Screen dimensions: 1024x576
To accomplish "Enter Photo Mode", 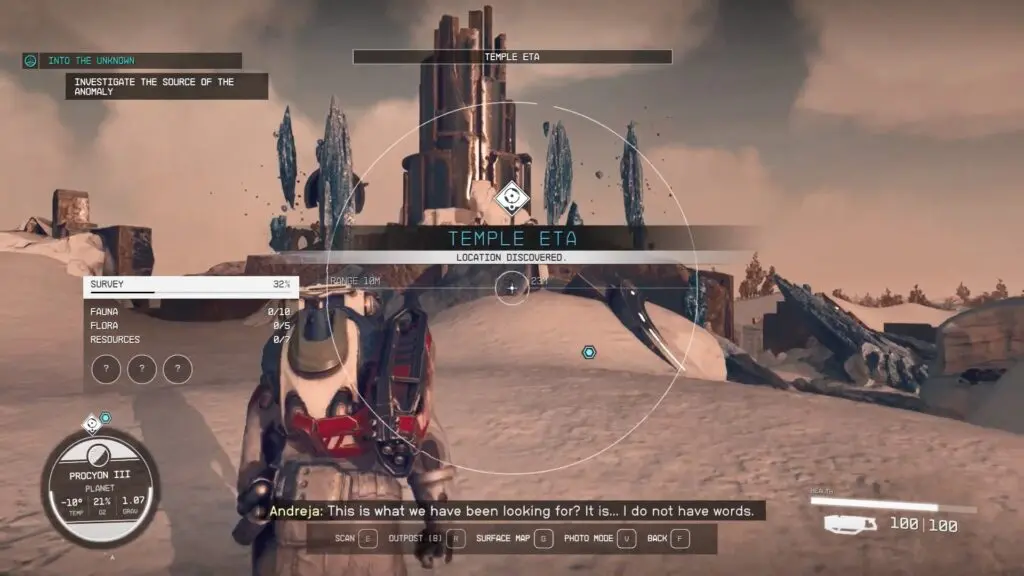I will point(600,538).
